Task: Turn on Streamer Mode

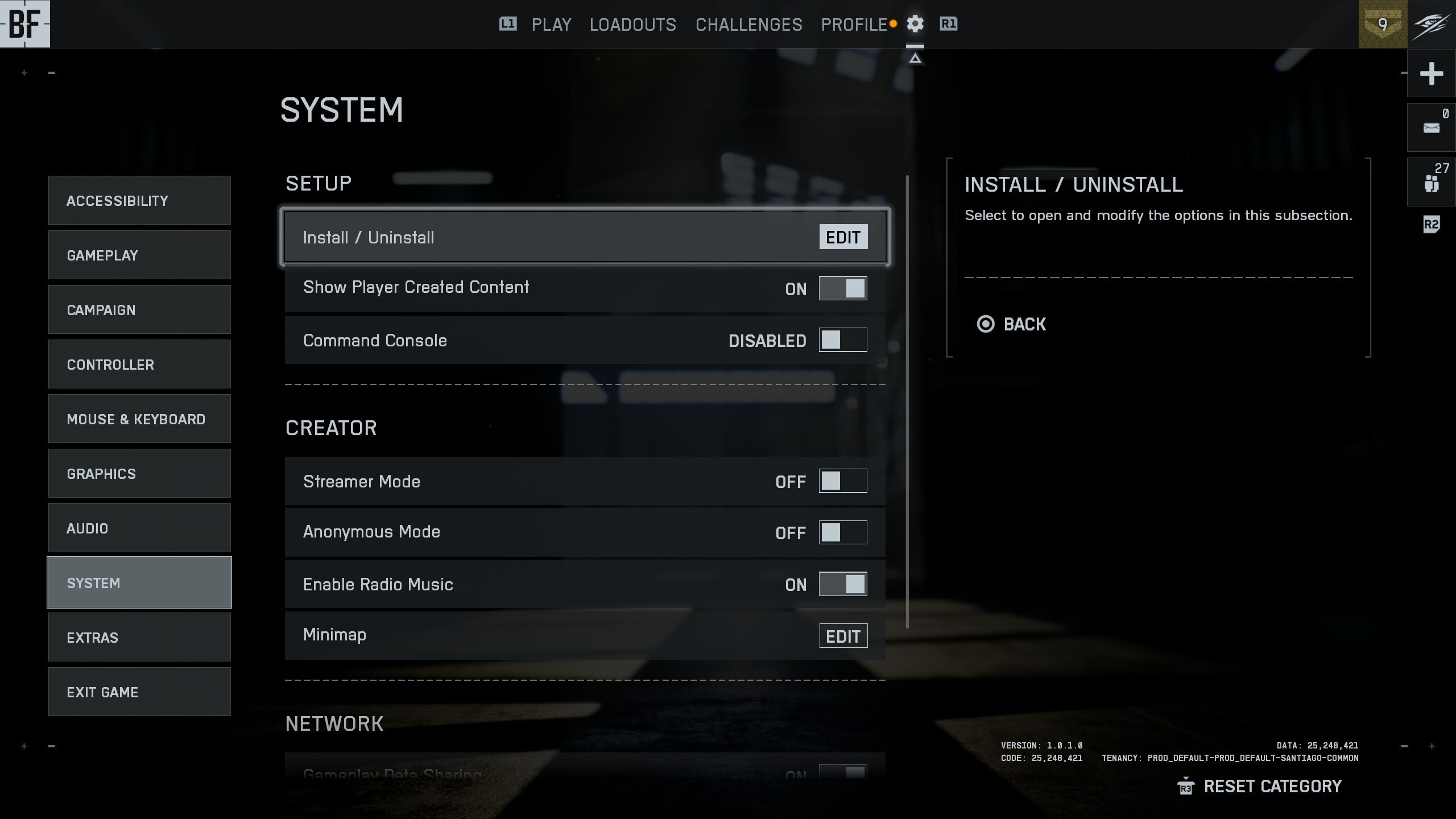Action: point(843,481)
